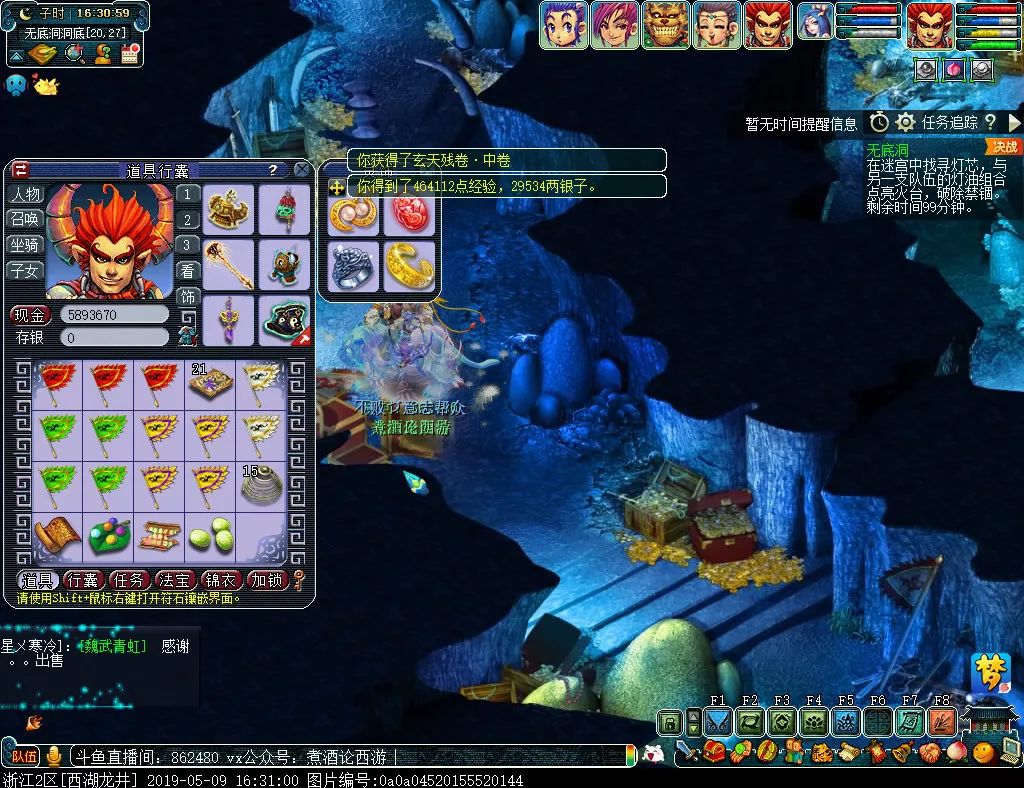Click the 现金 cash button
The height and width of the screenshot is (788, 1024).
[30, 315]
